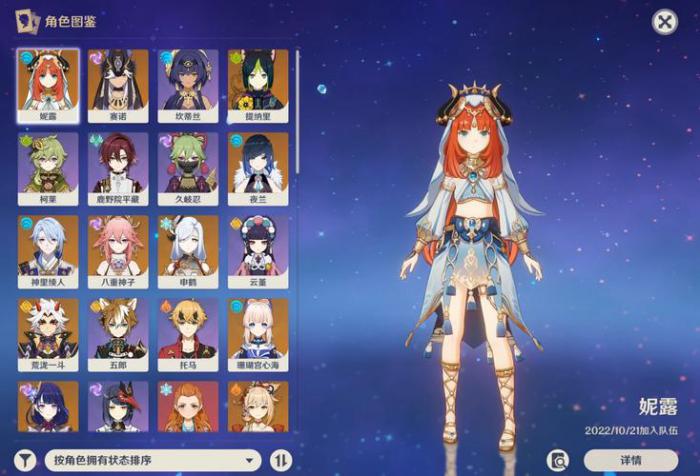
Task: Choose the 鹿野院平藏 character tile
Action: tap(118, 169)
